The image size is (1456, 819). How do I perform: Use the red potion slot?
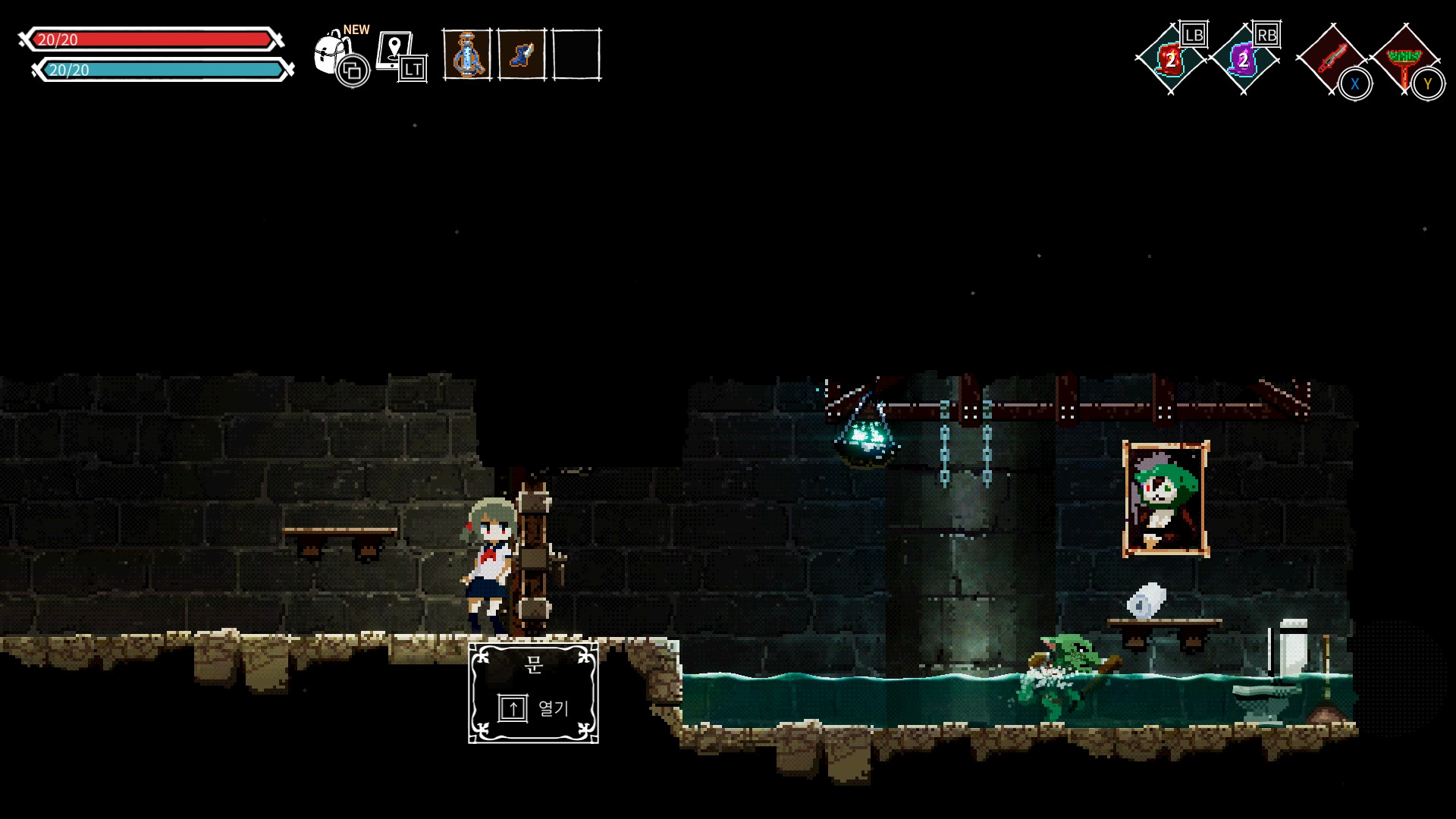1170,59
